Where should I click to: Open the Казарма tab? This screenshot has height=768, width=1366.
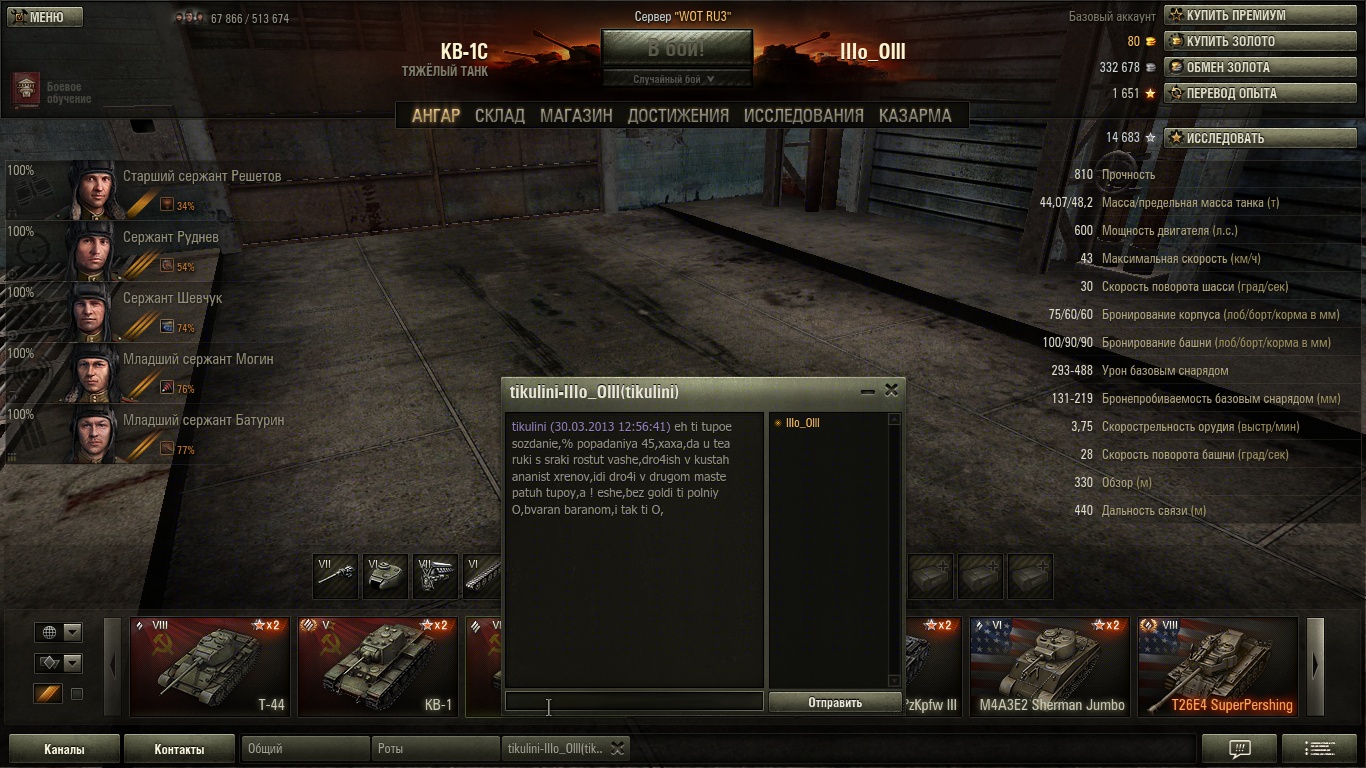pyautogui.click(x=915, y=115)
